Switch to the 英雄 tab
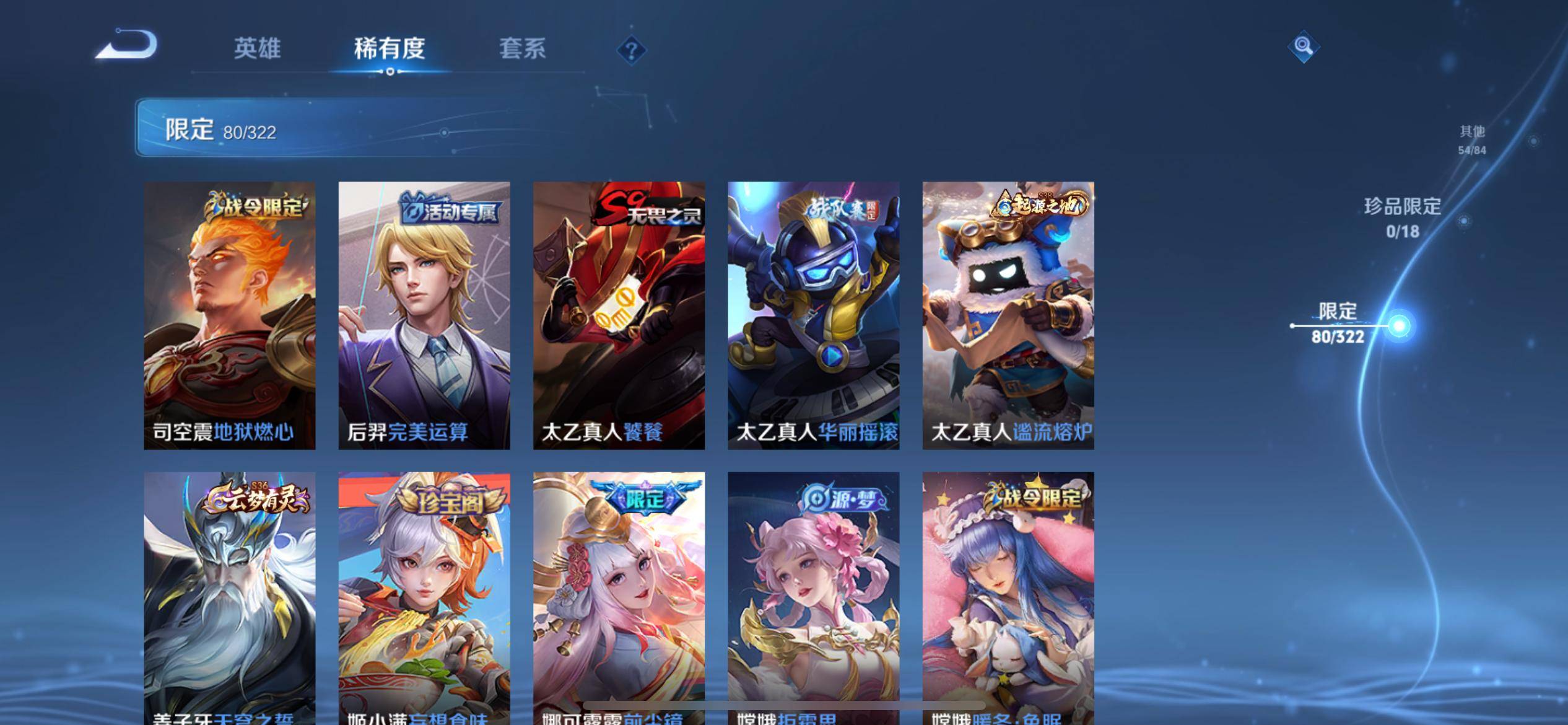Viewport: 1568px width, 725px height. [x=257, y=48]
